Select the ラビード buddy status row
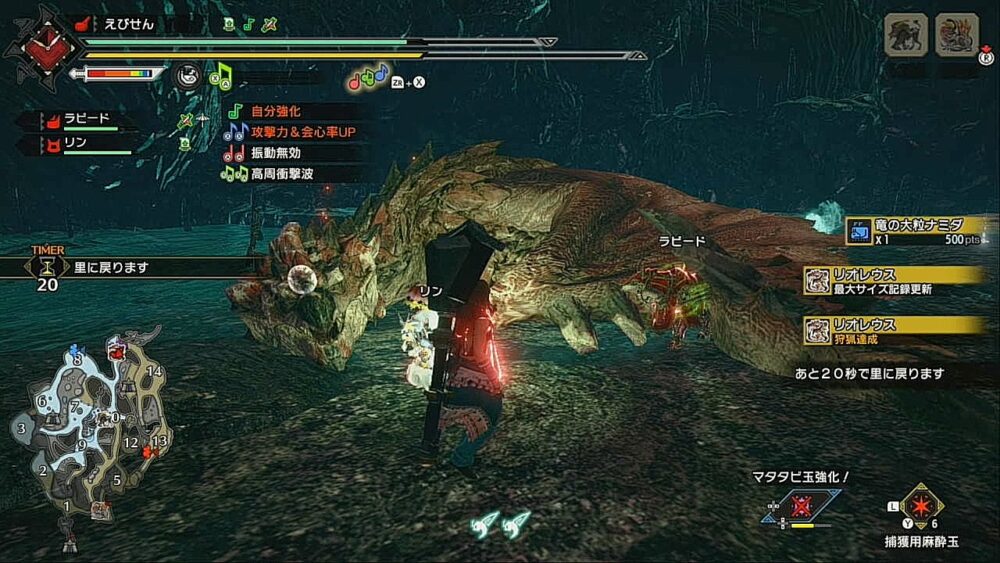 (x=78, y=121)
